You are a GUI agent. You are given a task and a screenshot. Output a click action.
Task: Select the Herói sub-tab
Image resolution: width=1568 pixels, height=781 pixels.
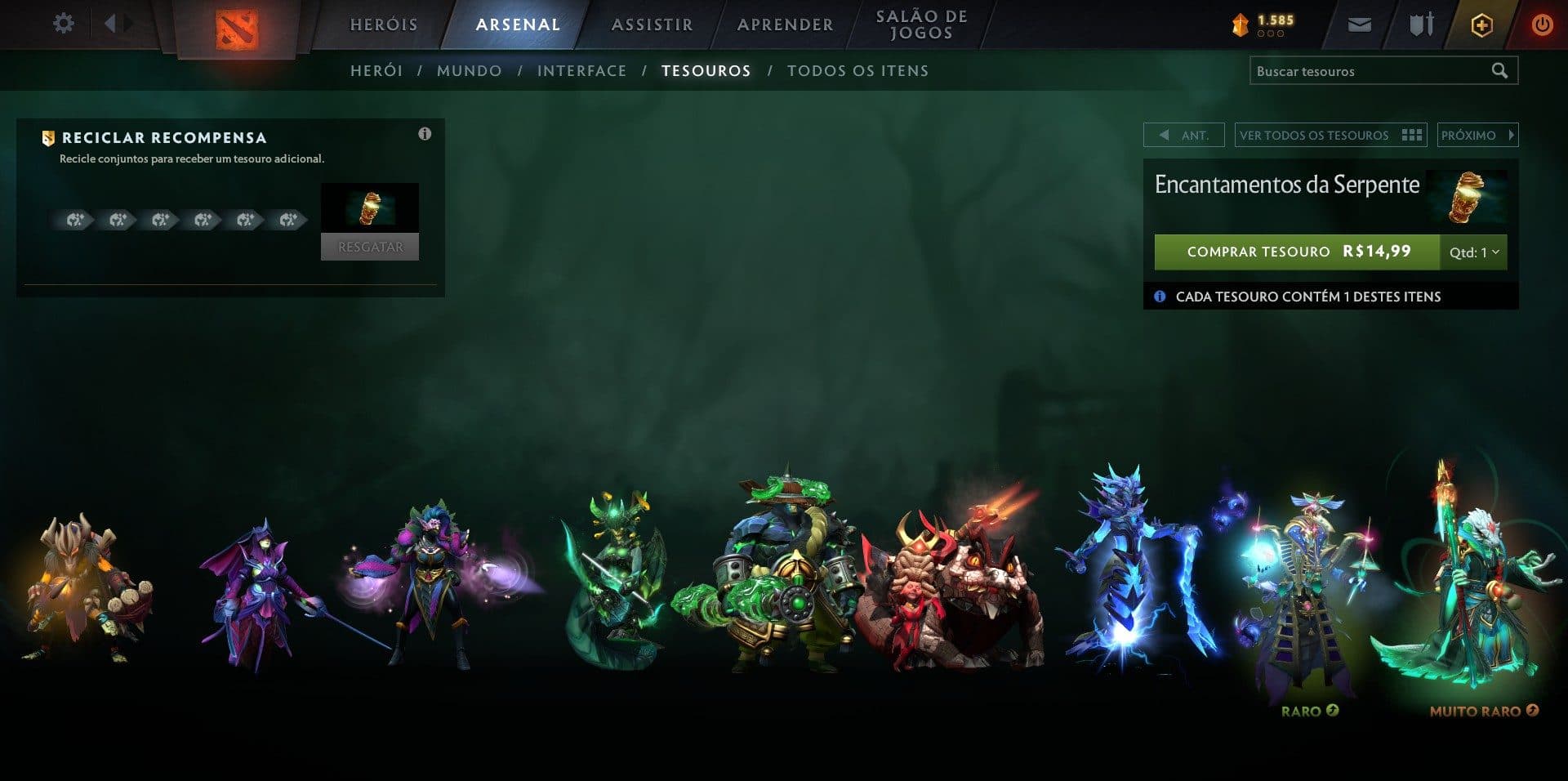click(x=376, y=71)
